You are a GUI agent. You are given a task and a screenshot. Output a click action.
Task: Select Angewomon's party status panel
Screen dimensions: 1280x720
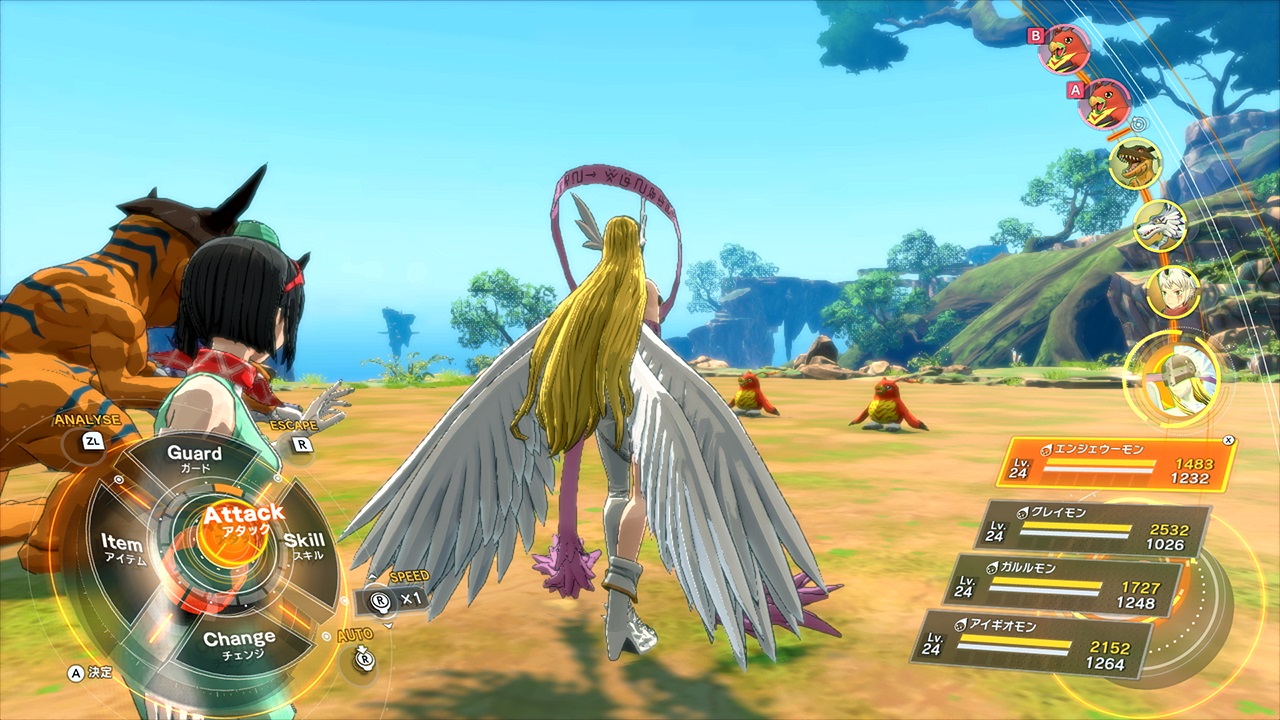click(x=1117, y=463)
